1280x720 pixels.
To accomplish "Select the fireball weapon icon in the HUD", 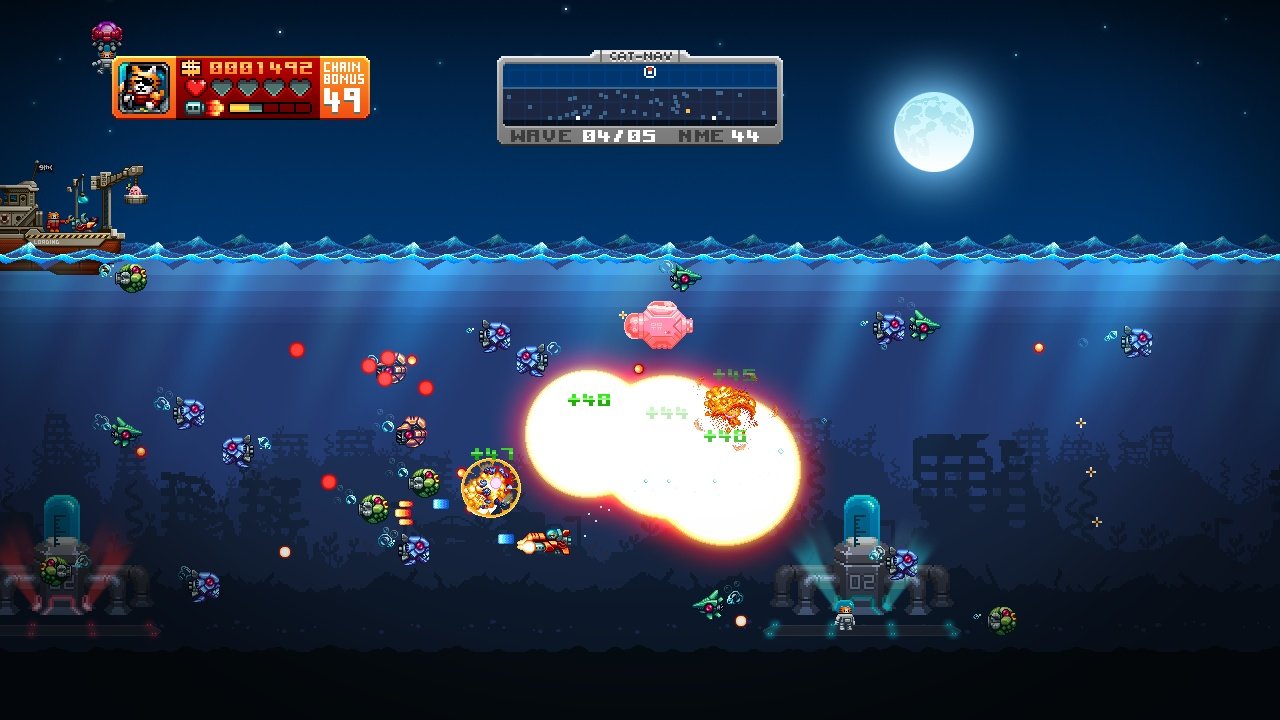I will tap(214, 106).
